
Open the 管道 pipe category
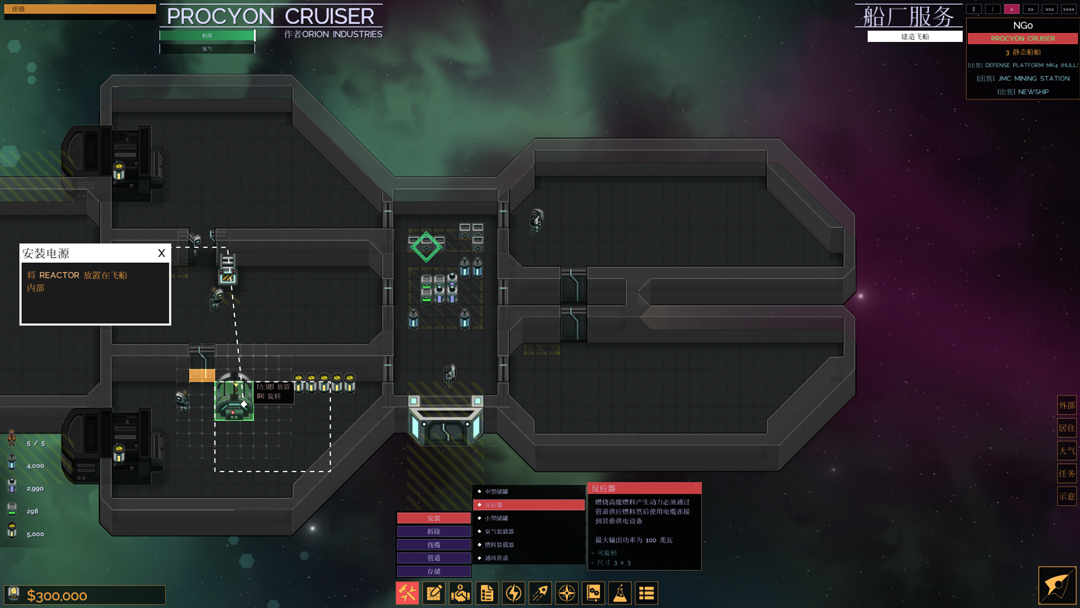(434, 558)
